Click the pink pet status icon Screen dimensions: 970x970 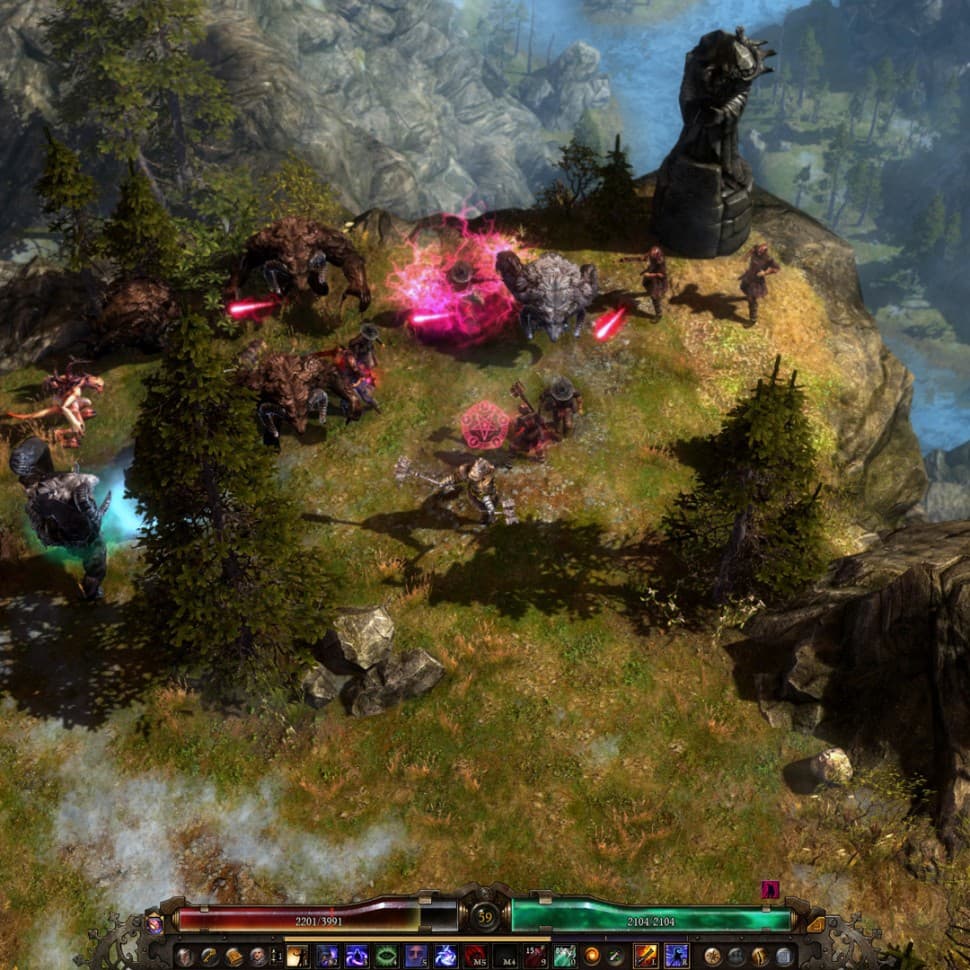coord(769,889)
